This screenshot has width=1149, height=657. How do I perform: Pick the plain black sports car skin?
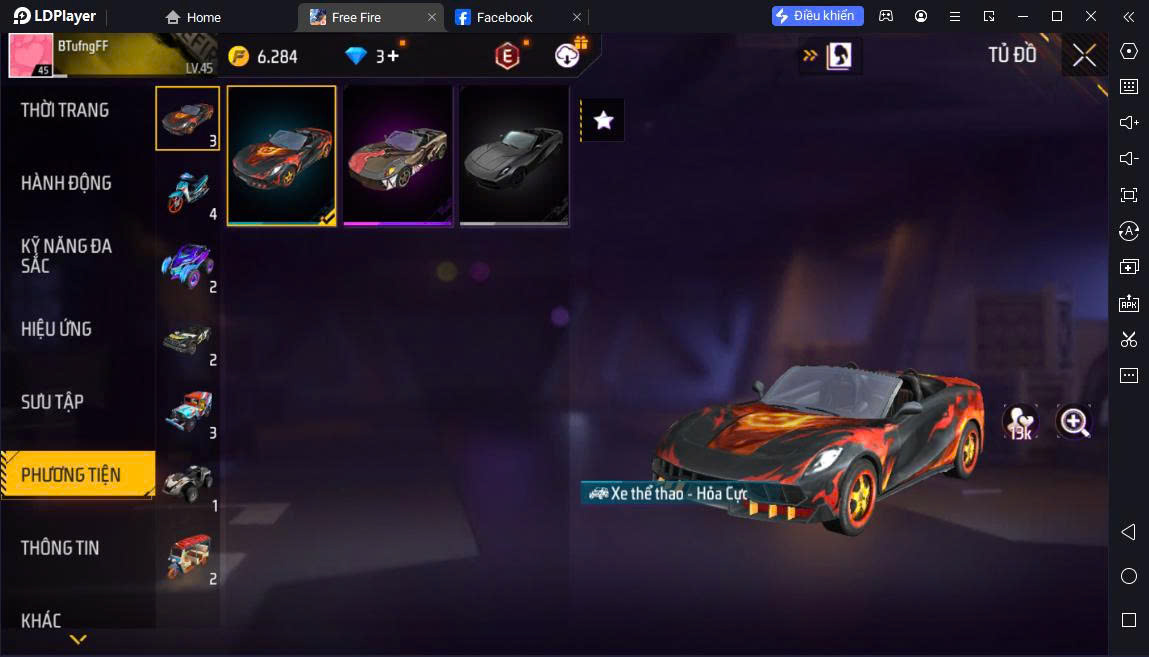point(513,155)
